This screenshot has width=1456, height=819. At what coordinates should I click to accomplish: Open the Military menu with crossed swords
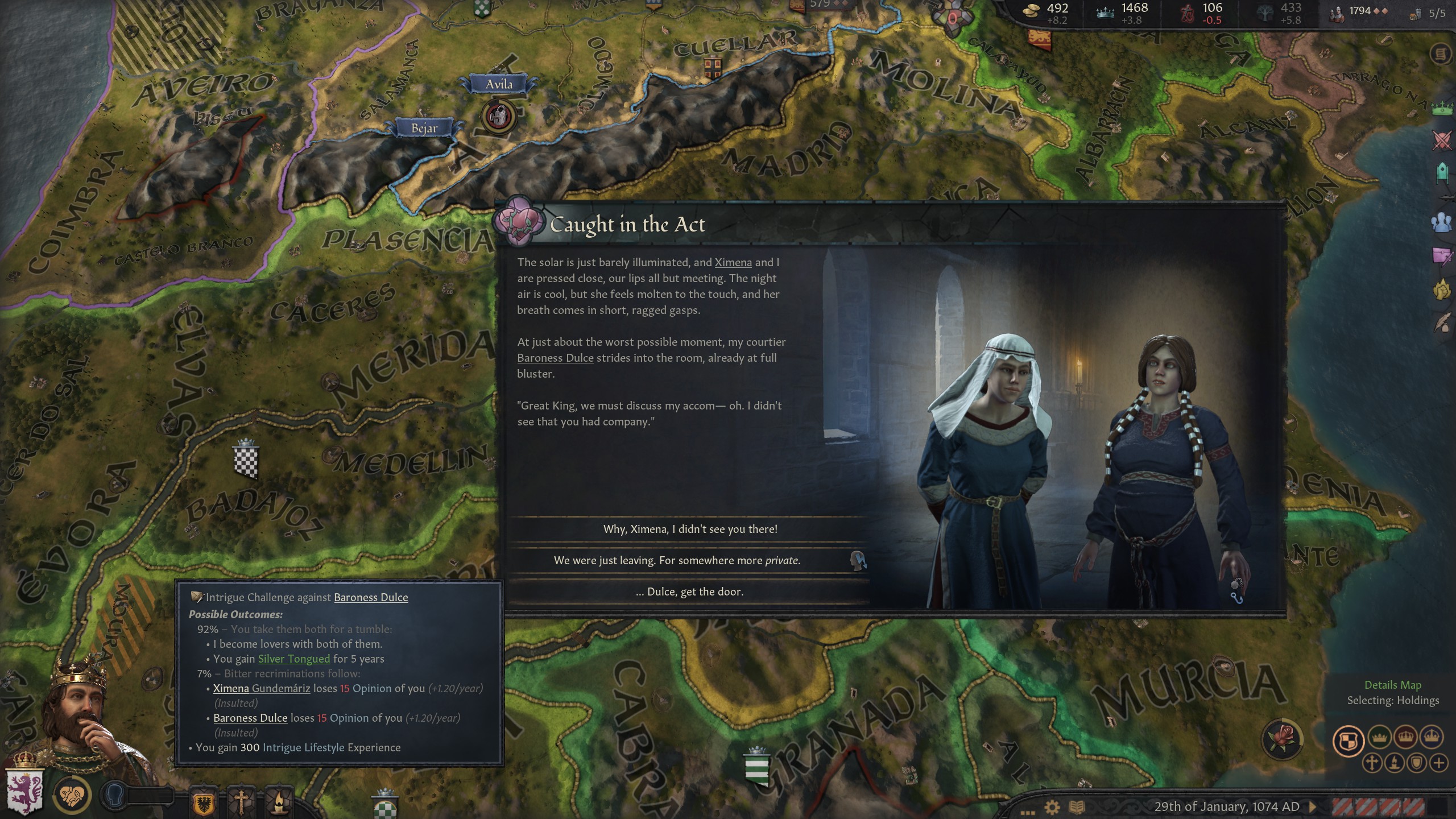click(x=1442, y=140)
